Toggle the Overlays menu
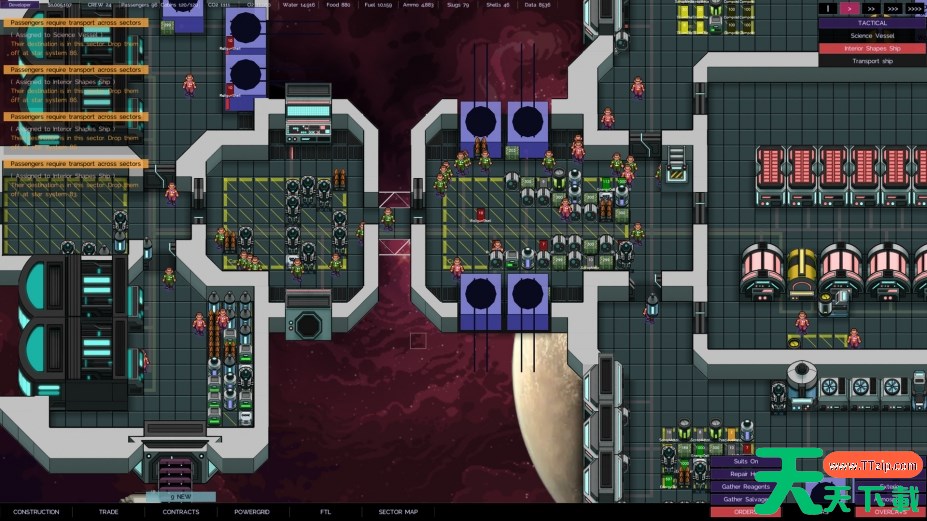927x521 pixels. (890, 512)
